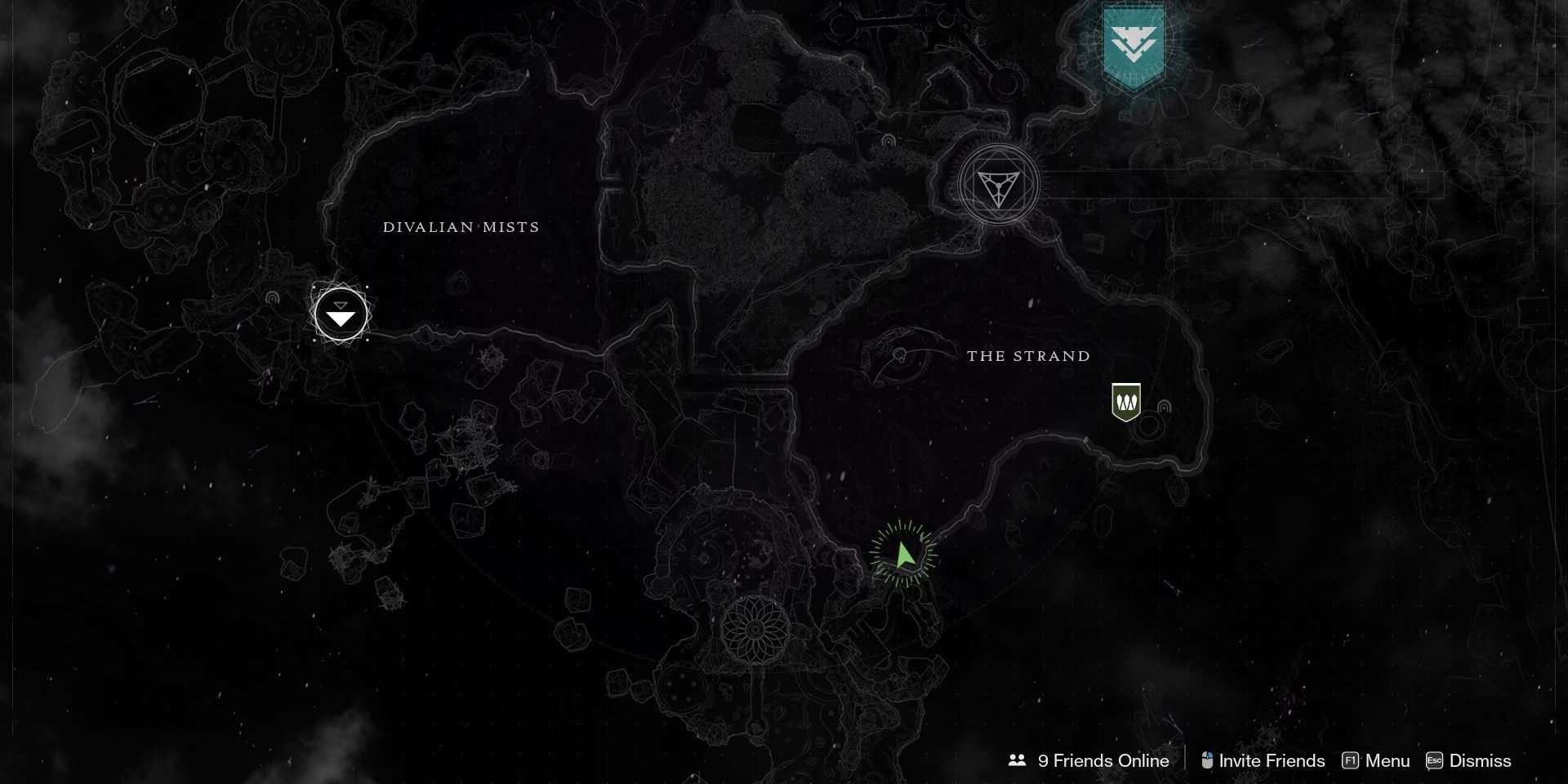Click the mouse icon next to Invite Friends
Viewport: 1568px width, 784px height.
[x=1206, y=760]
